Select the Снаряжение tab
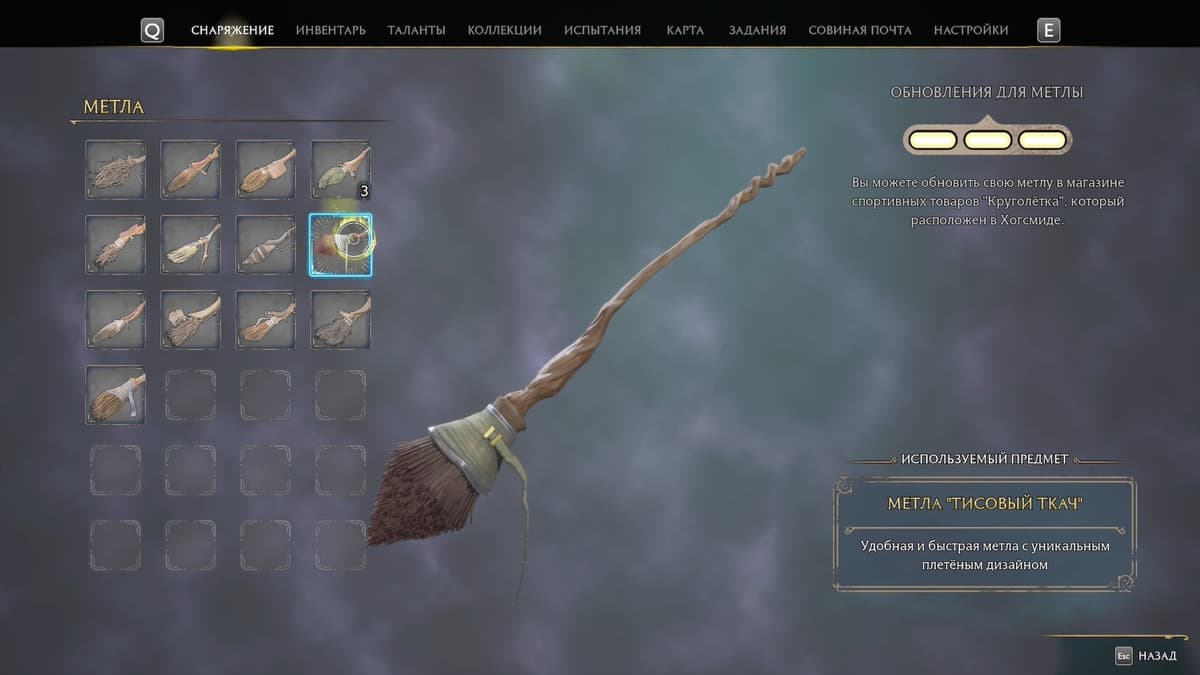1200x675 pixels. [232, 30]
